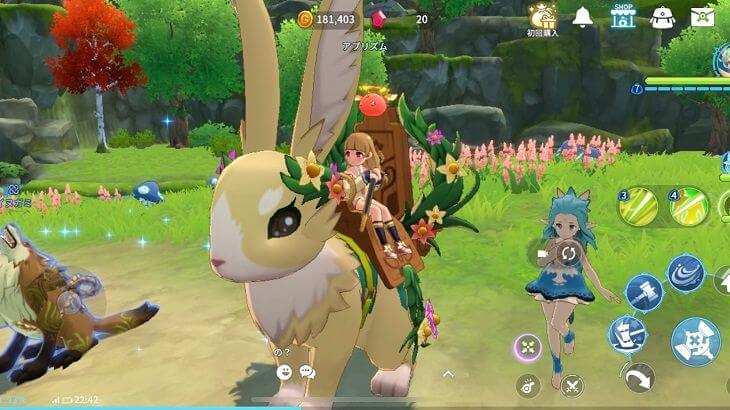Open the backpack inventory
The height and width of the screenshot is (410, 730).
[x=662, y=17]
